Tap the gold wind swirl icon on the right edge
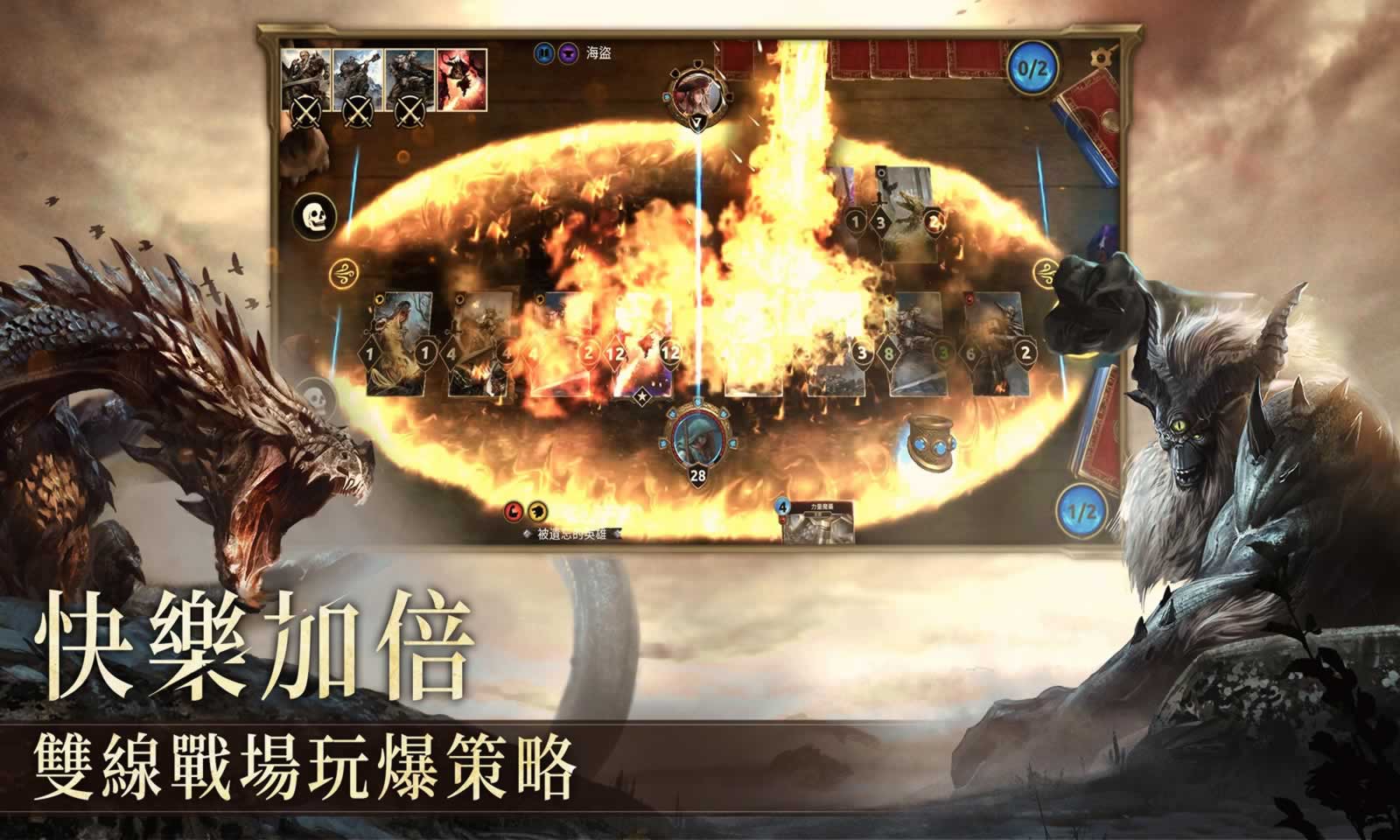 coord(1046,272)
